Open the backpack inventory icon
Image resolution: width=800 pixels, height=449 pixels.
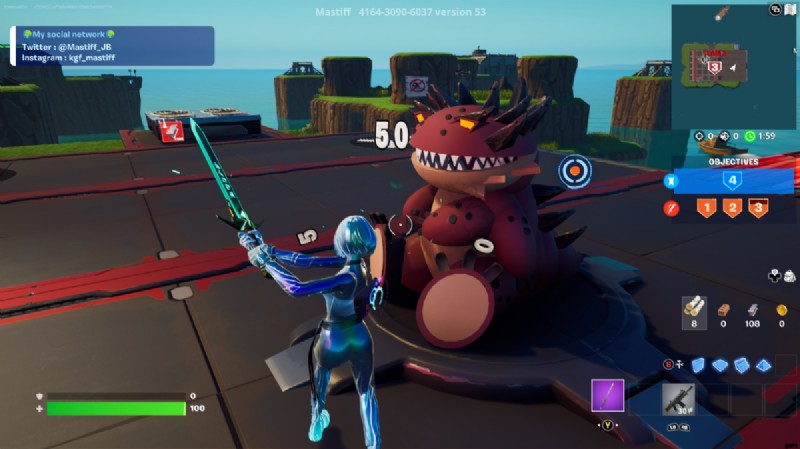(x=774, y=275)
